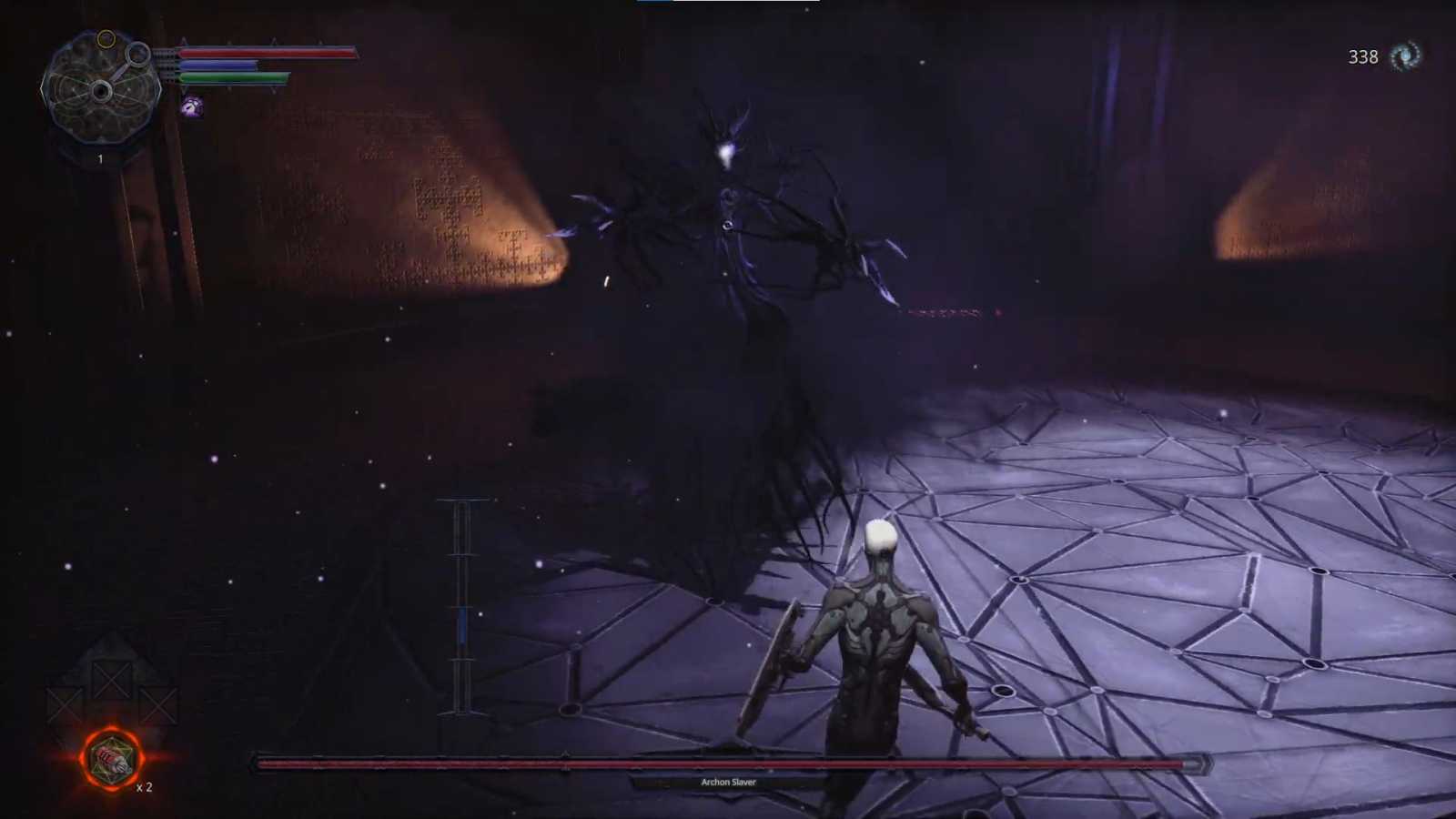Click the top X-marked quick slot icon
Screen dimensions: 1456x819
(112, 681)
